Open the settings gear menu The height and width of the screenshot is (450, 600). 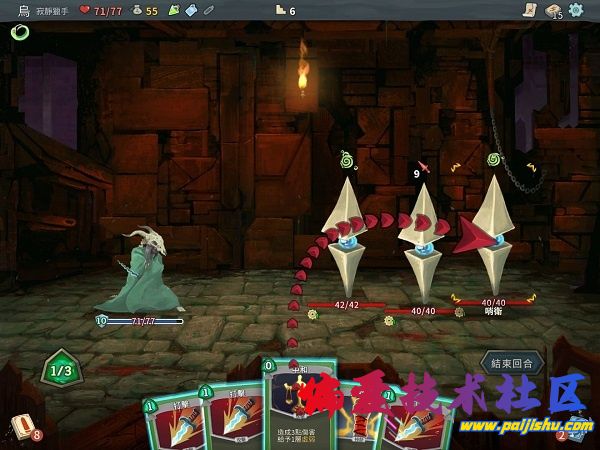(x=576, y=10)
